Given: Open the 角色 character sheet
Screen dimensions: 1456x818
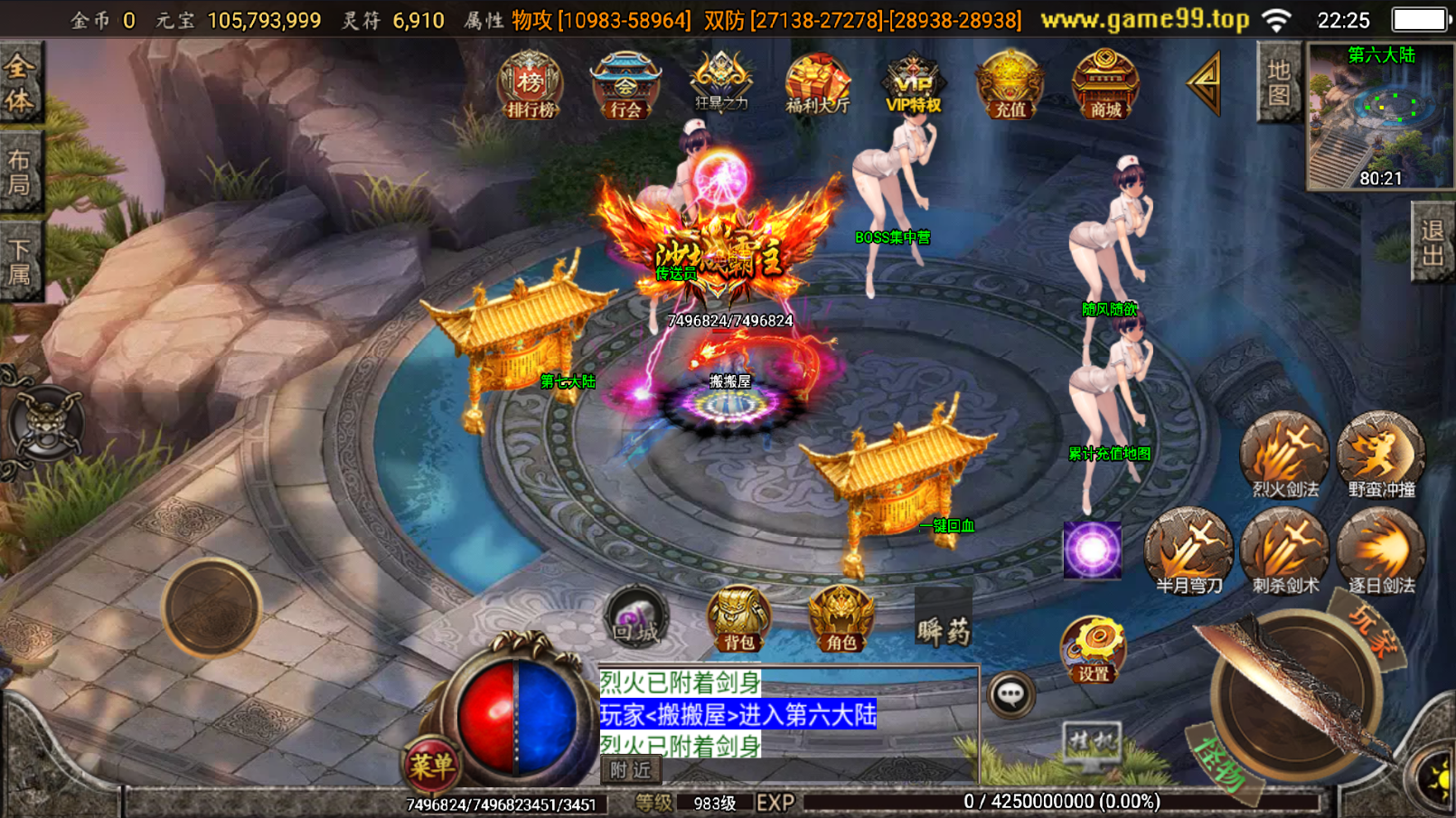Looking at the screenshot, I should click(x=841, y=620).
